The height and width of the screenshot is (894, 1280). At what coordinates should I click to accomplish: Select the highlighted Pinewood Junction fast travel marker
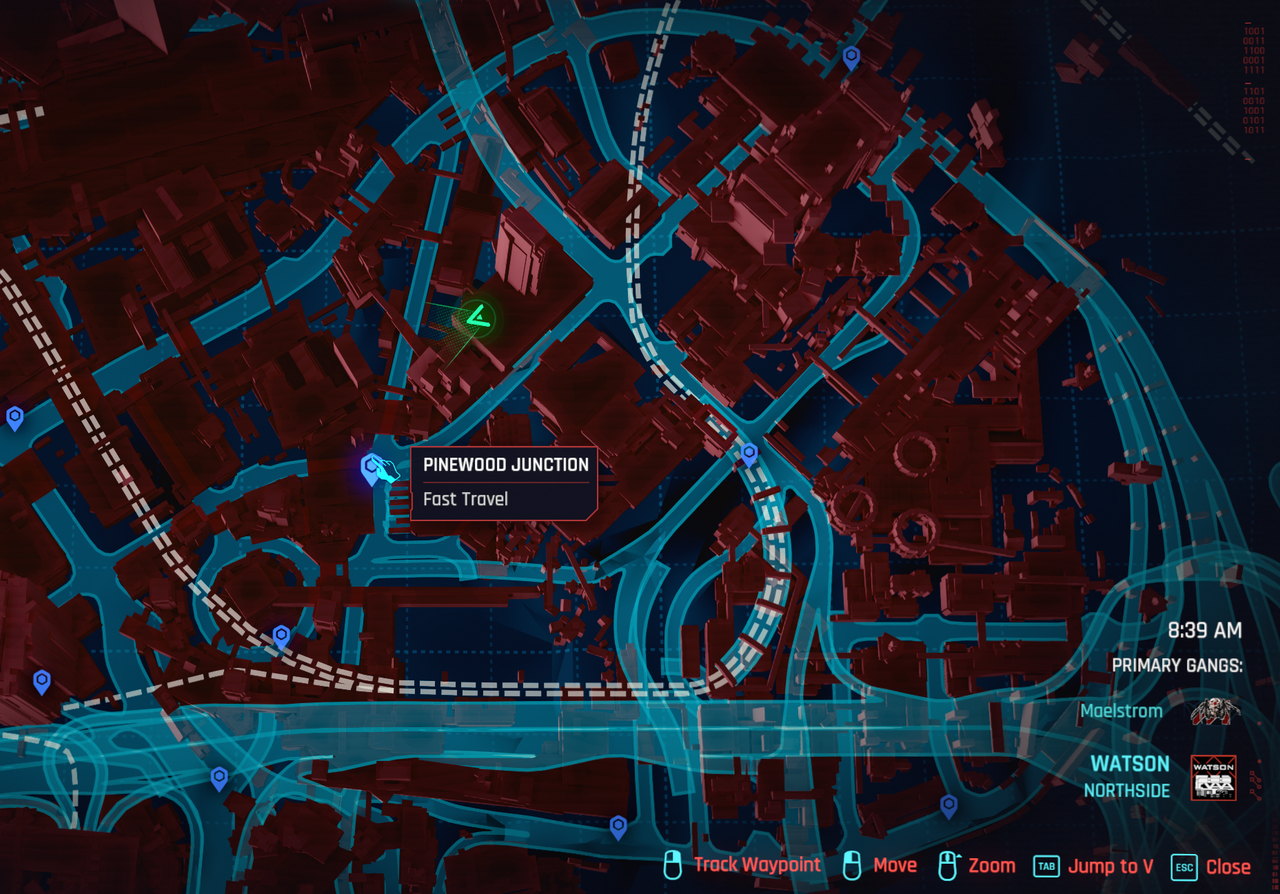pos(372,467)
